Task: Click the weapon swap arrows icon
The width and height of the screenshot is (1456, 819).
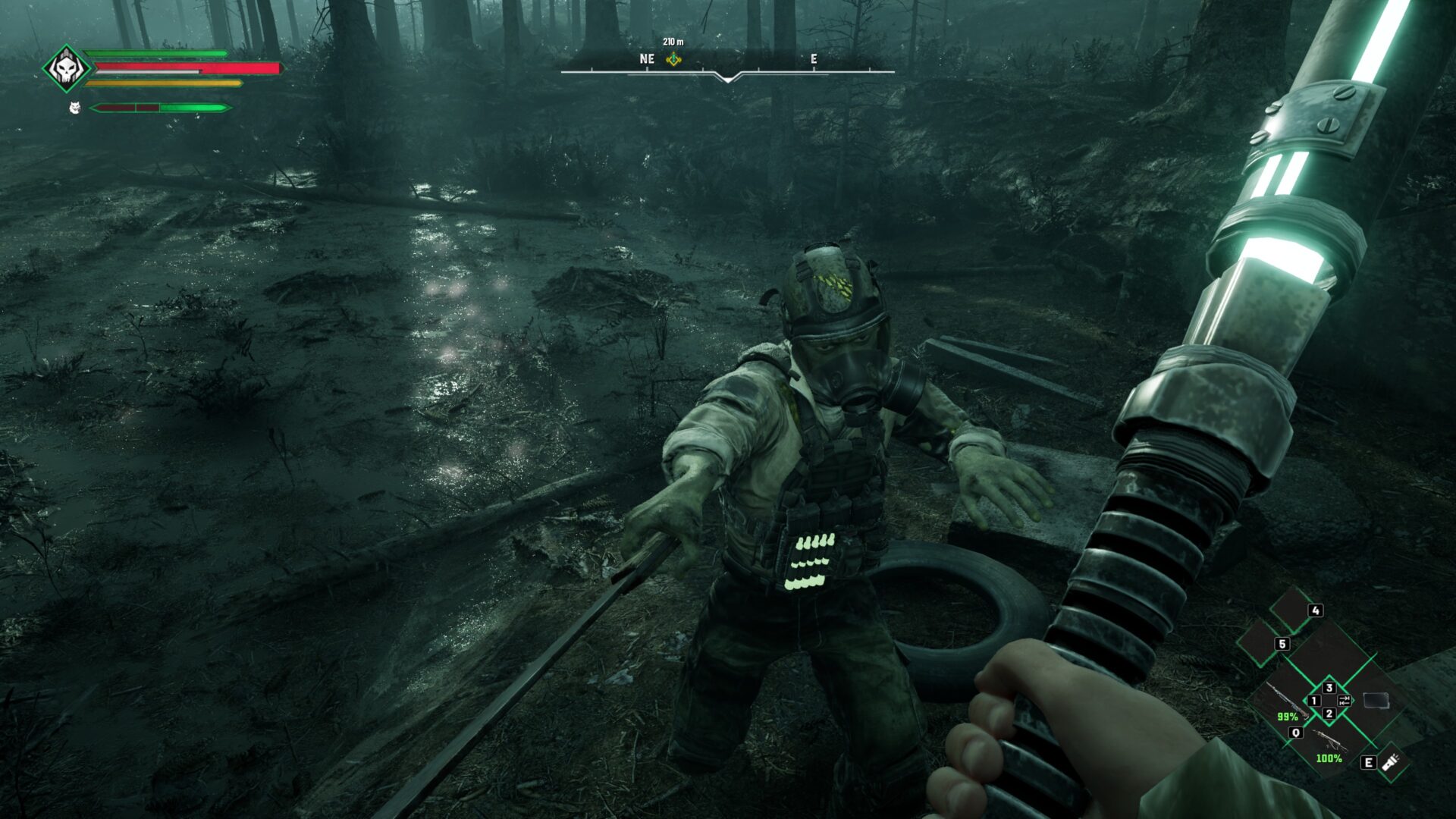Action: point(1344,700)
